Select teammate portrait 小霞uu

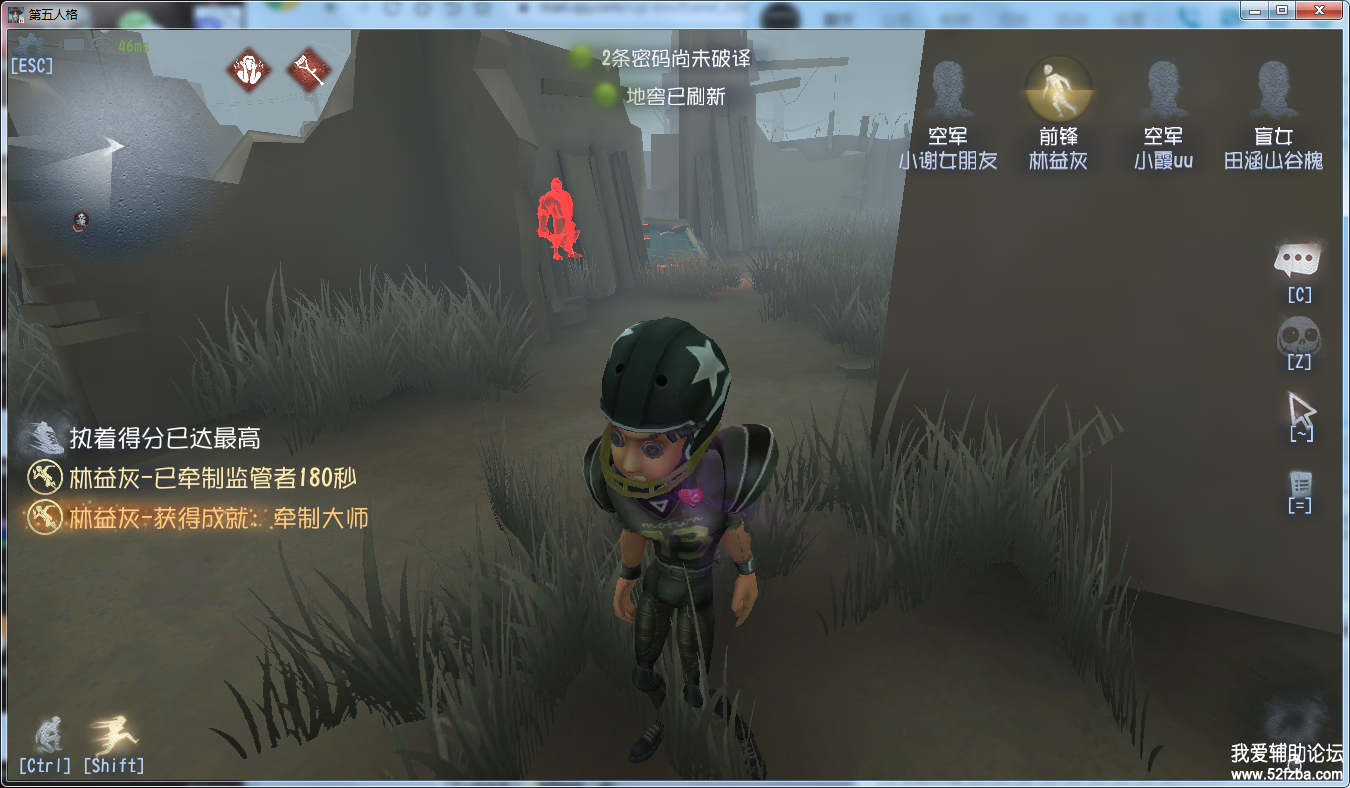click(x=1162, y=92)
